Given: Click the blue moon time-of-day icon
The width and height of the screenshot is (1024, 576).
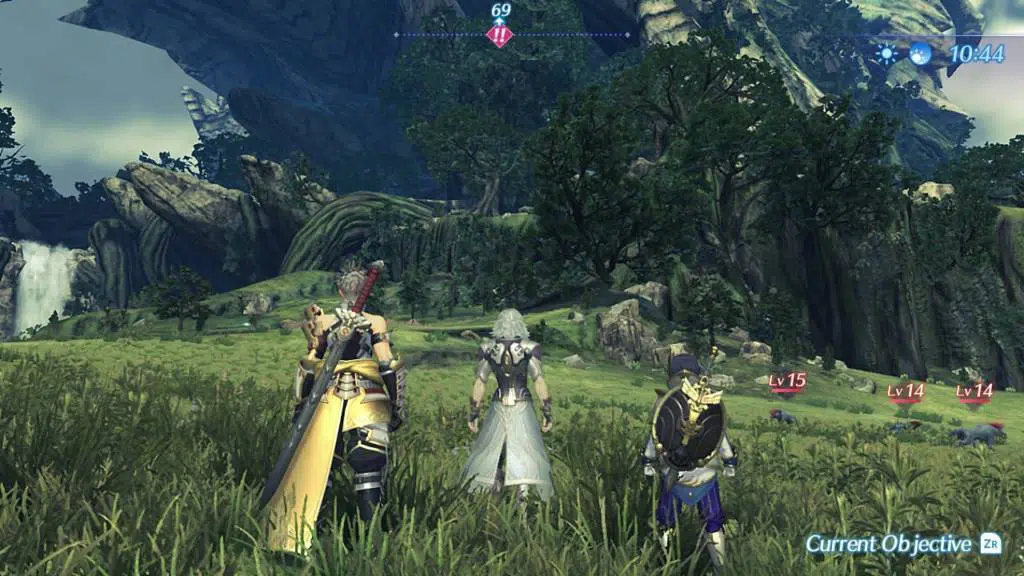Looking at the screenshot, I should point(919,54).
